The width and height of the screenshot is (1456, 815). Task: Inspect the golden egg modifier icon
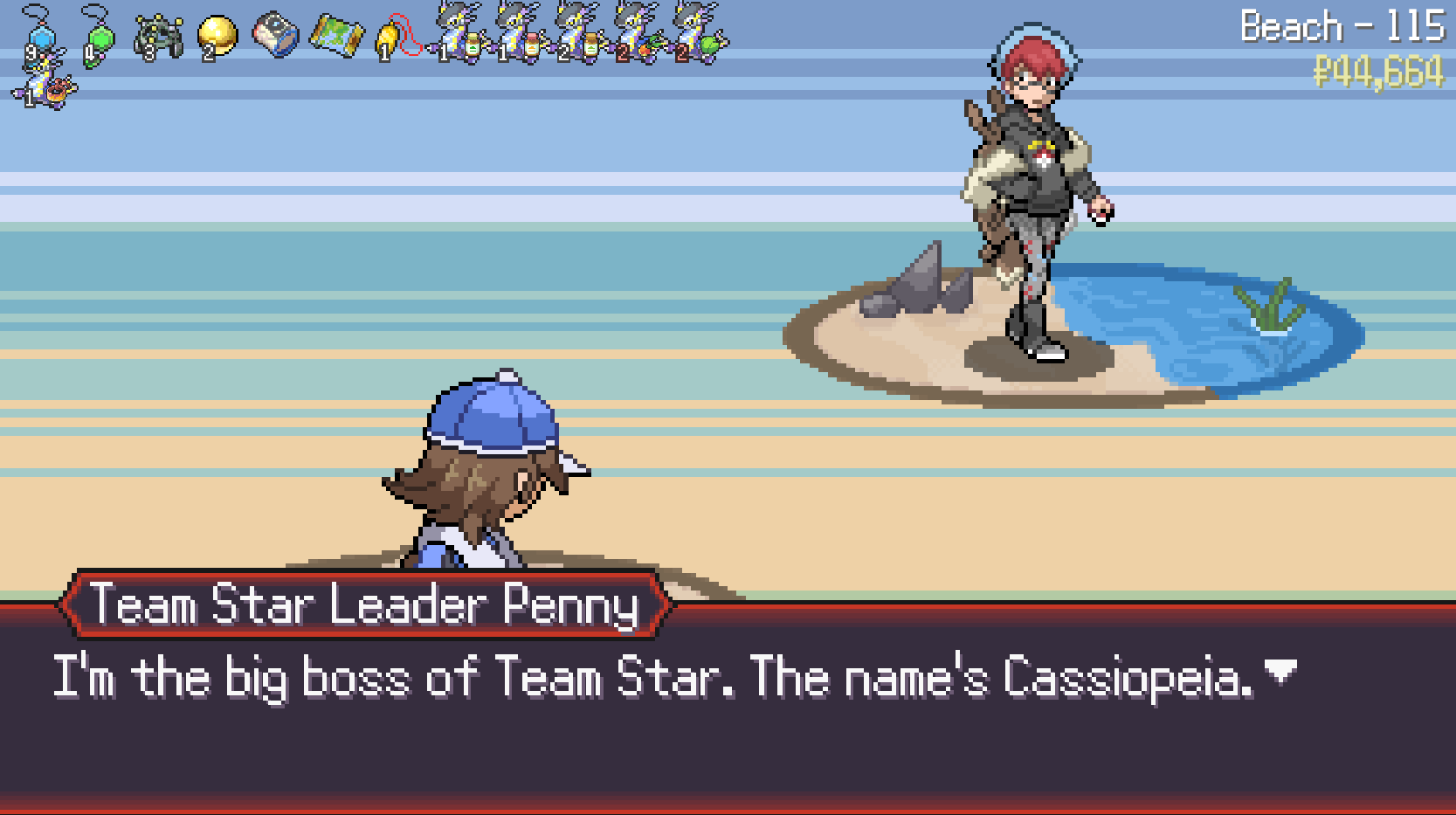click(217, 37)
